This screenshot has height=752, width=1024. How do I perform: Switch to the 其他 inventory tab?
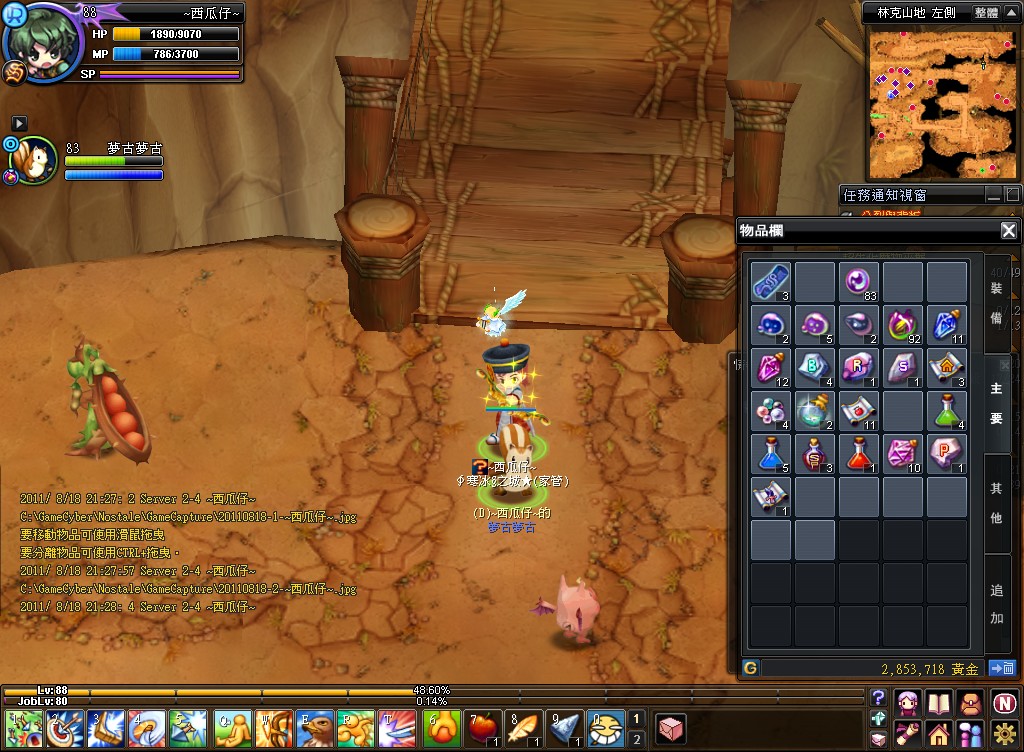[x=996, y=503]
